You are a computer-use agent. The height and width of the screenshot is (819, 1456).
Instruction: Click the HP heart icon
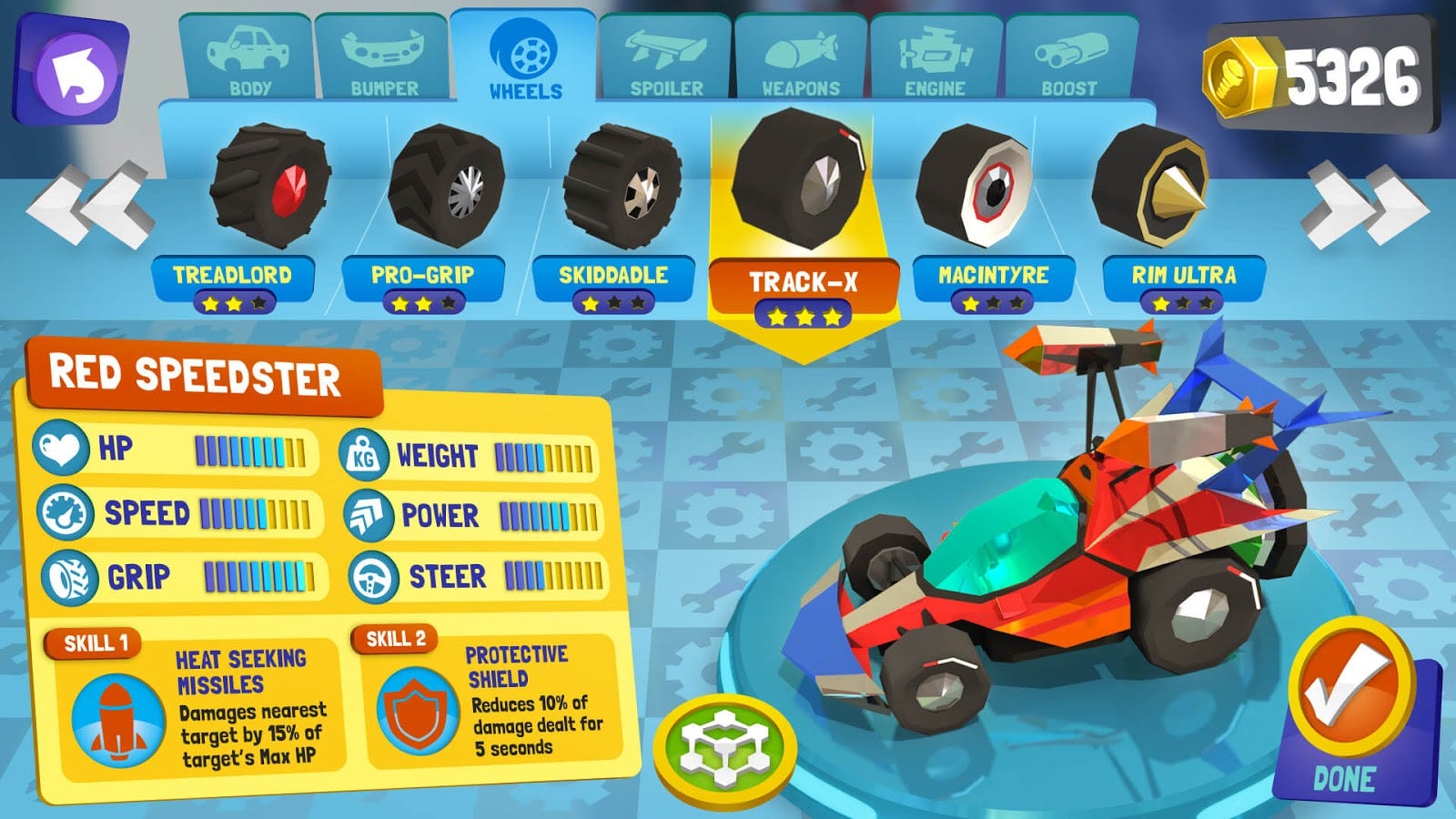point(60,446)
